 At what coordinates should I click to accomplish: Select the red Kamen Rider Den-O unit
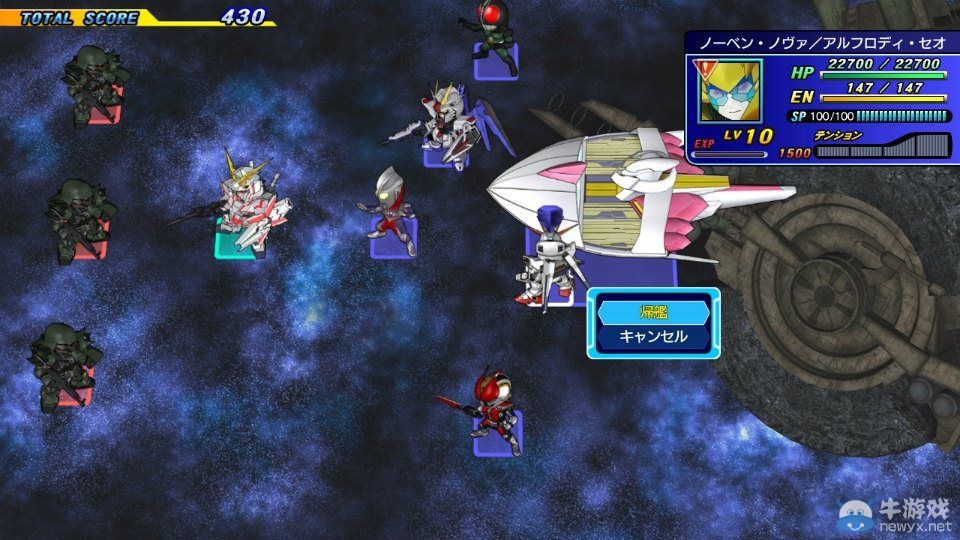(496, 410)
